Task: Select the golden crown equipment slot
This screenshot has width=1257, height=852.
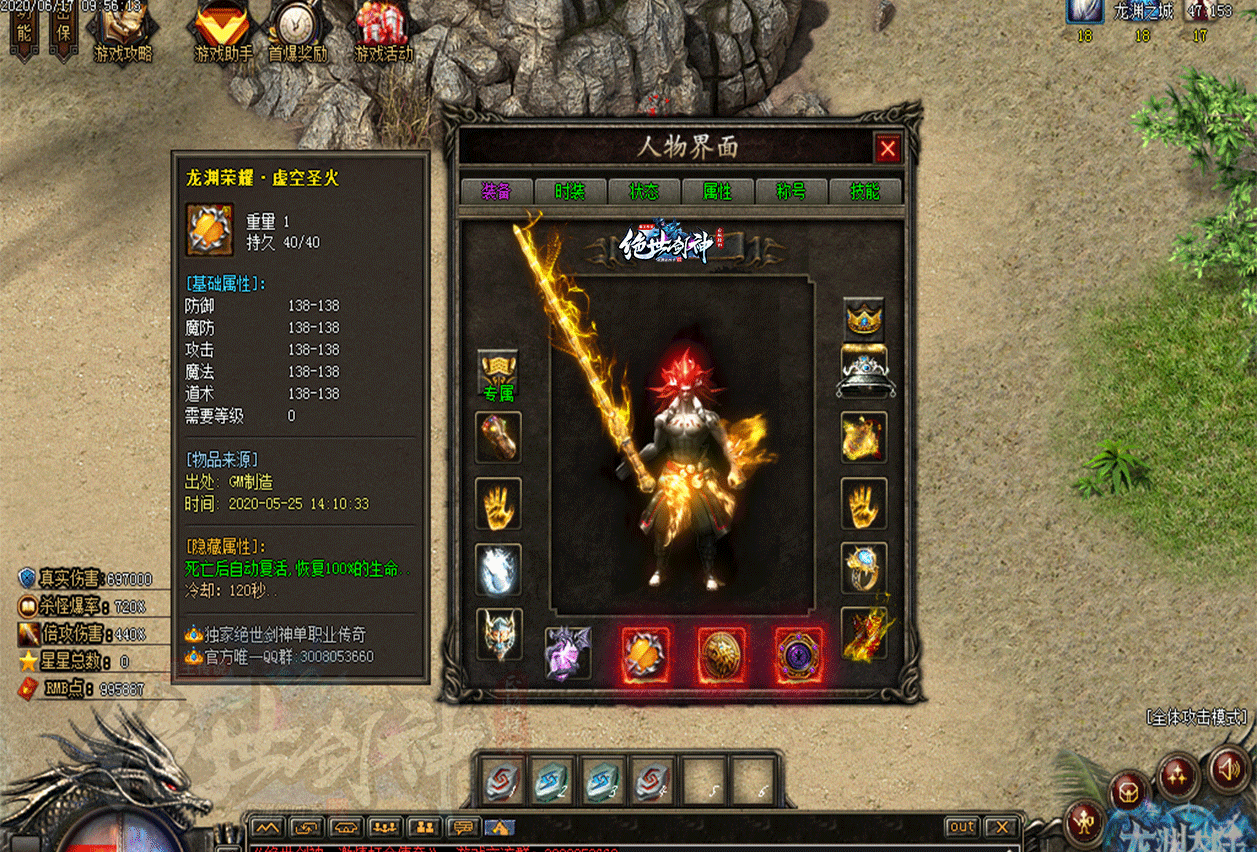Action: click(863, 319)
